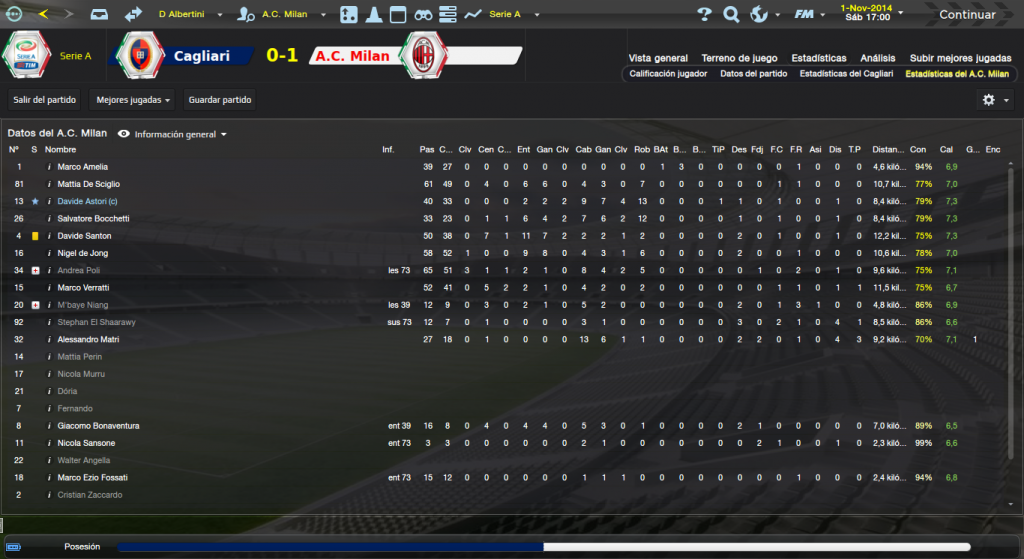1024x559 pixels.
Task: View Estadísticas del Cagliari
Action: pos(846,74)
